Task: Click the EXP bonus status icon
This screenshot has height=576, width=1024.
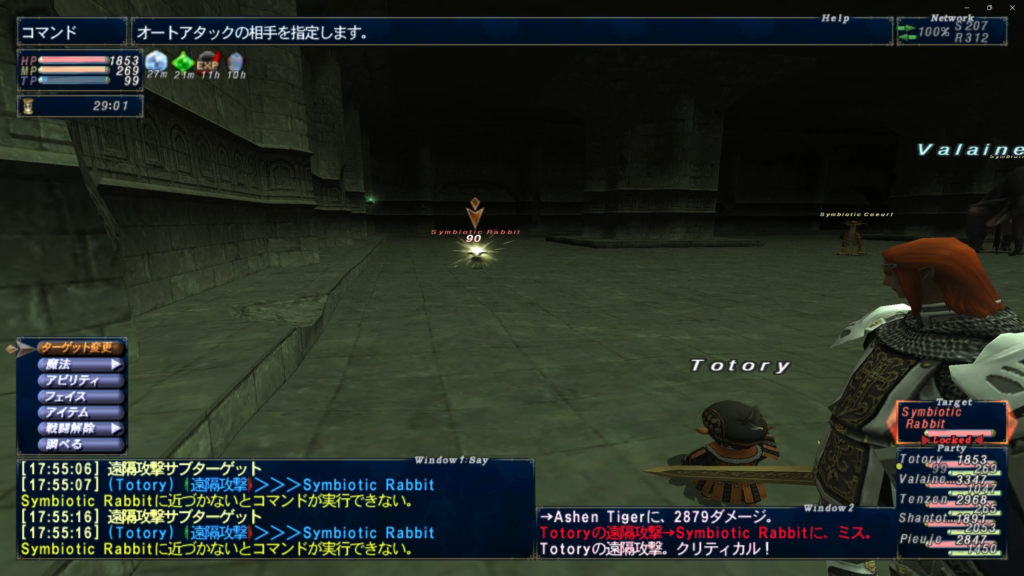Action: pyautogui.click(x=208, y=62)
